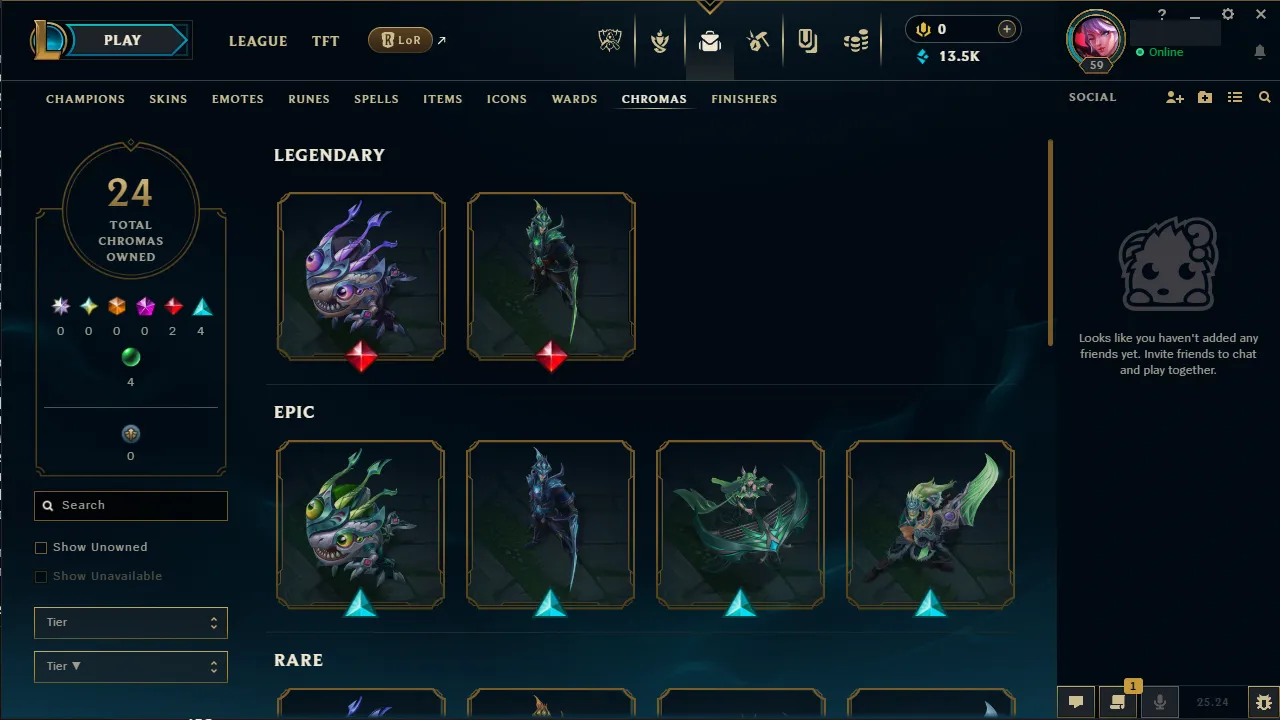Open the journal icon with notification badge
The height and width of the screenshot is (720, 1280).
point(1118,702)
